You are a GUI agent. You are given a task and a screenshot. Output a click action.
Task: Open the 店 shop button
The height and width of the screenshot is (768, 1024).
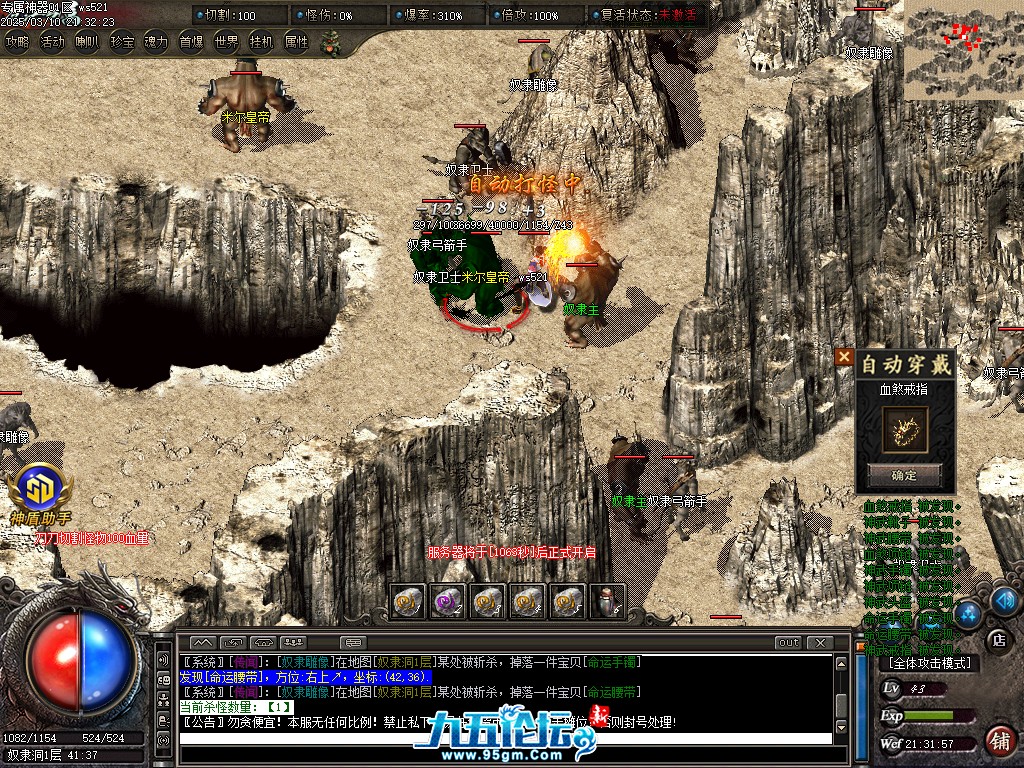(997, 638)
